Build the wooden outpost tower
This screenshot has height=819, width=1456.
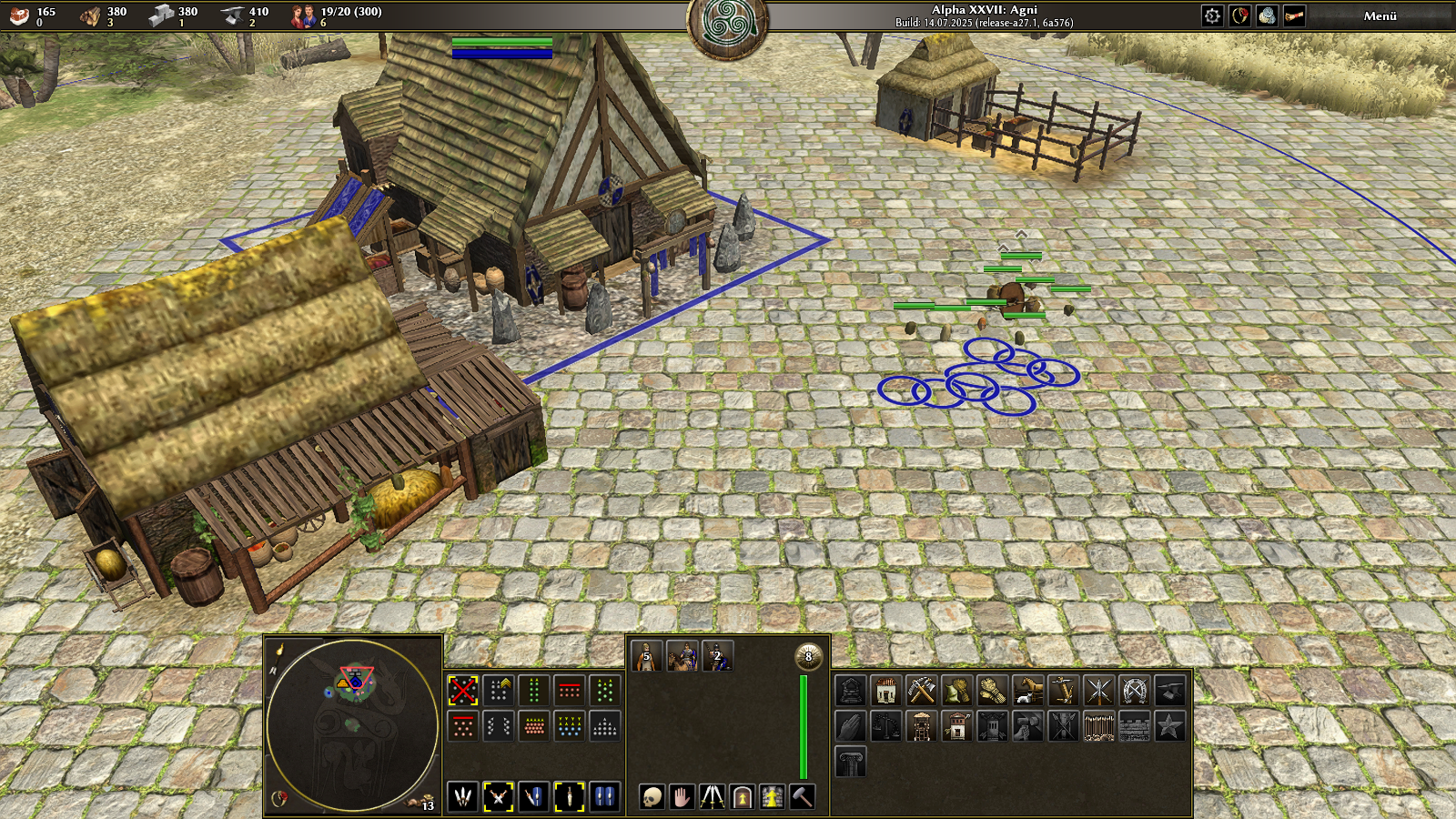click(x=921, y=726)
